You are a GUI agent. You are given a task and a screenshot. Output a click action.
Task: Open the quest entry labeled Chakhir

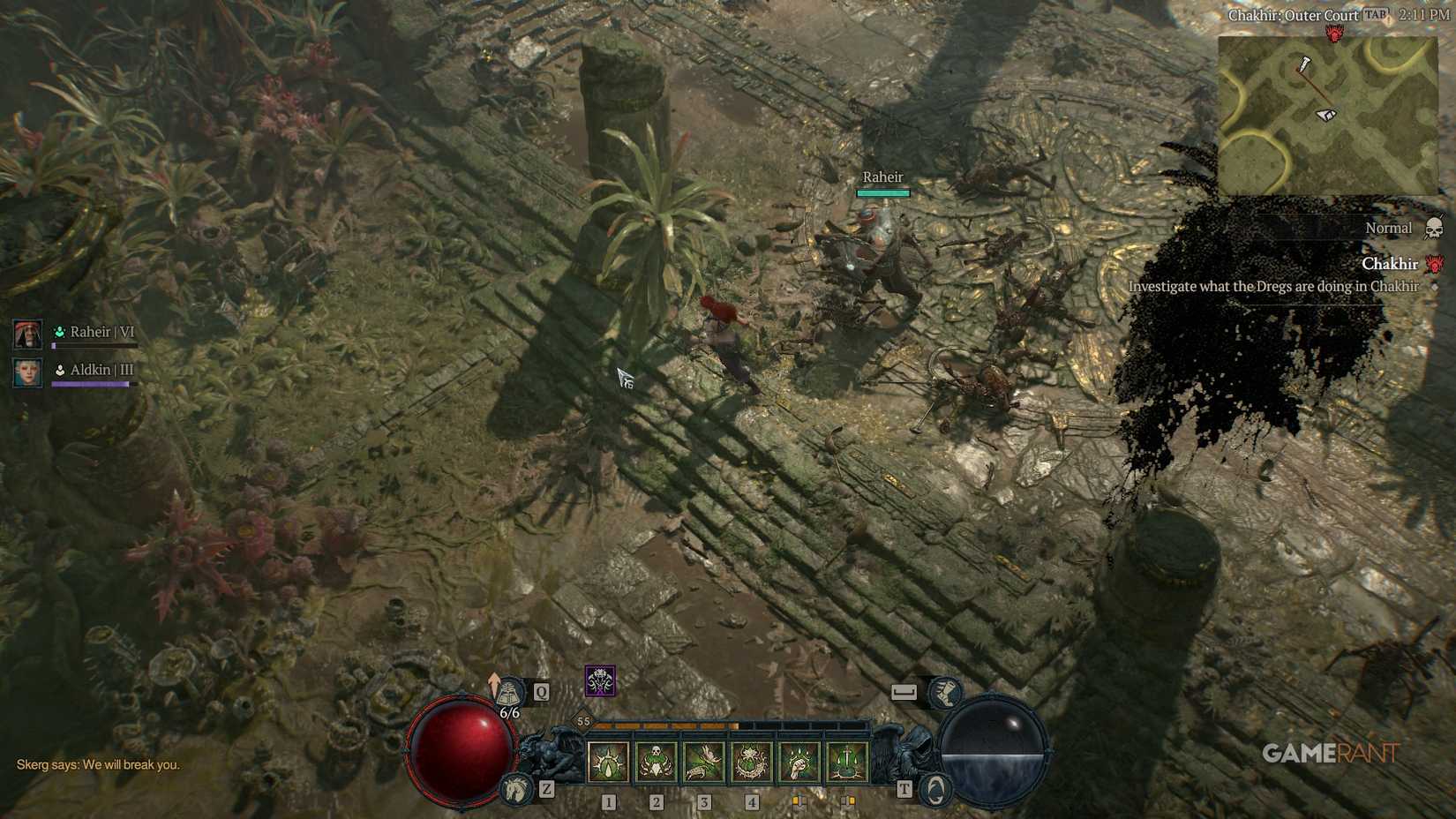[1391, 264]
